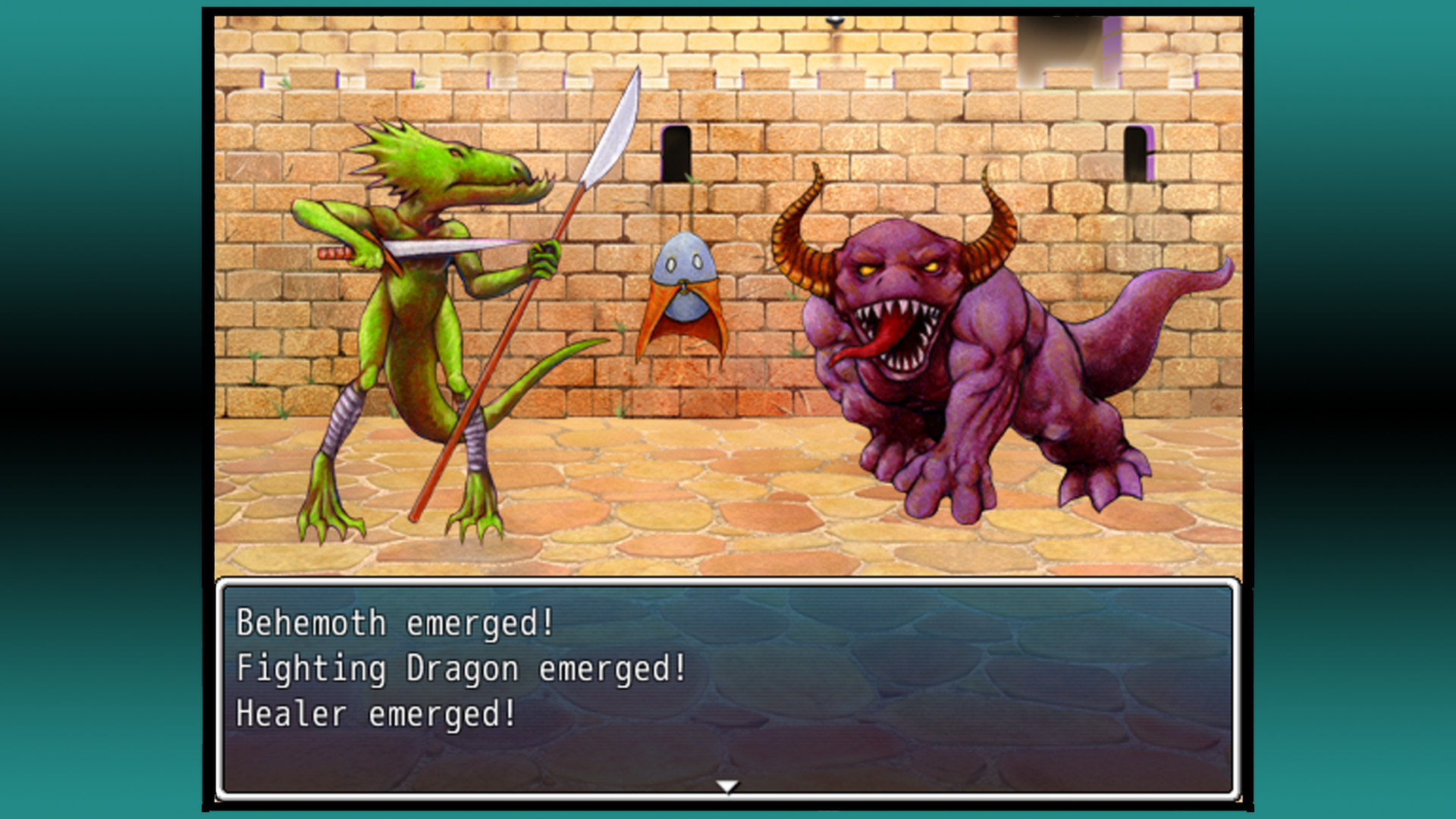Viewport: 1456px width, 819px height.
Task: Click the continue arrow indicator below the text
Action: pyautogui.click(x=727, y=788)
